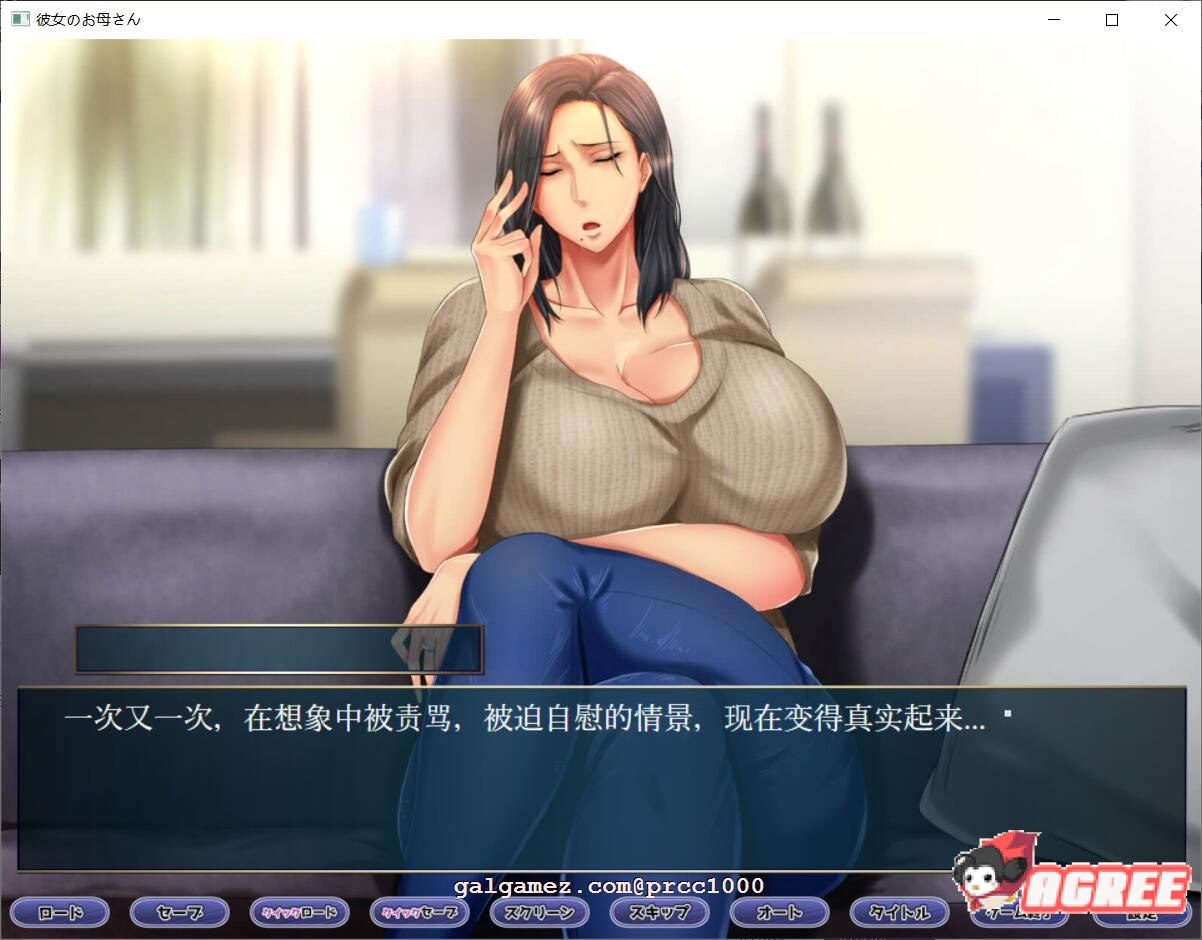The height and width of the screenshot is (940, 1202).
Task: Toggle the スクリーン screen mode button
Action: click(x=539, y=912)
